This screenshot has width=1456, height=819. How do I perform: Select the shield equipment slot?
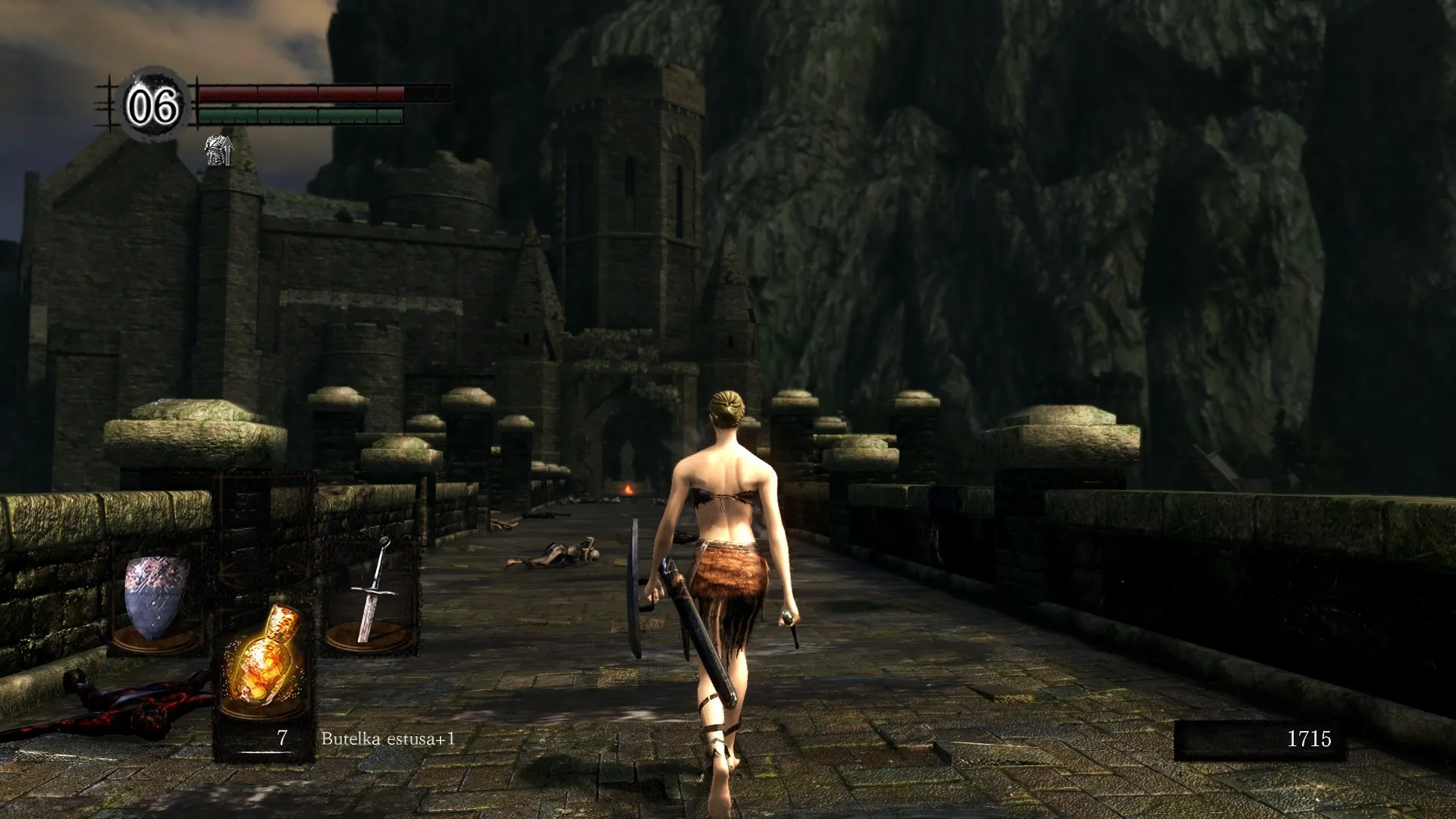(157, 599)
